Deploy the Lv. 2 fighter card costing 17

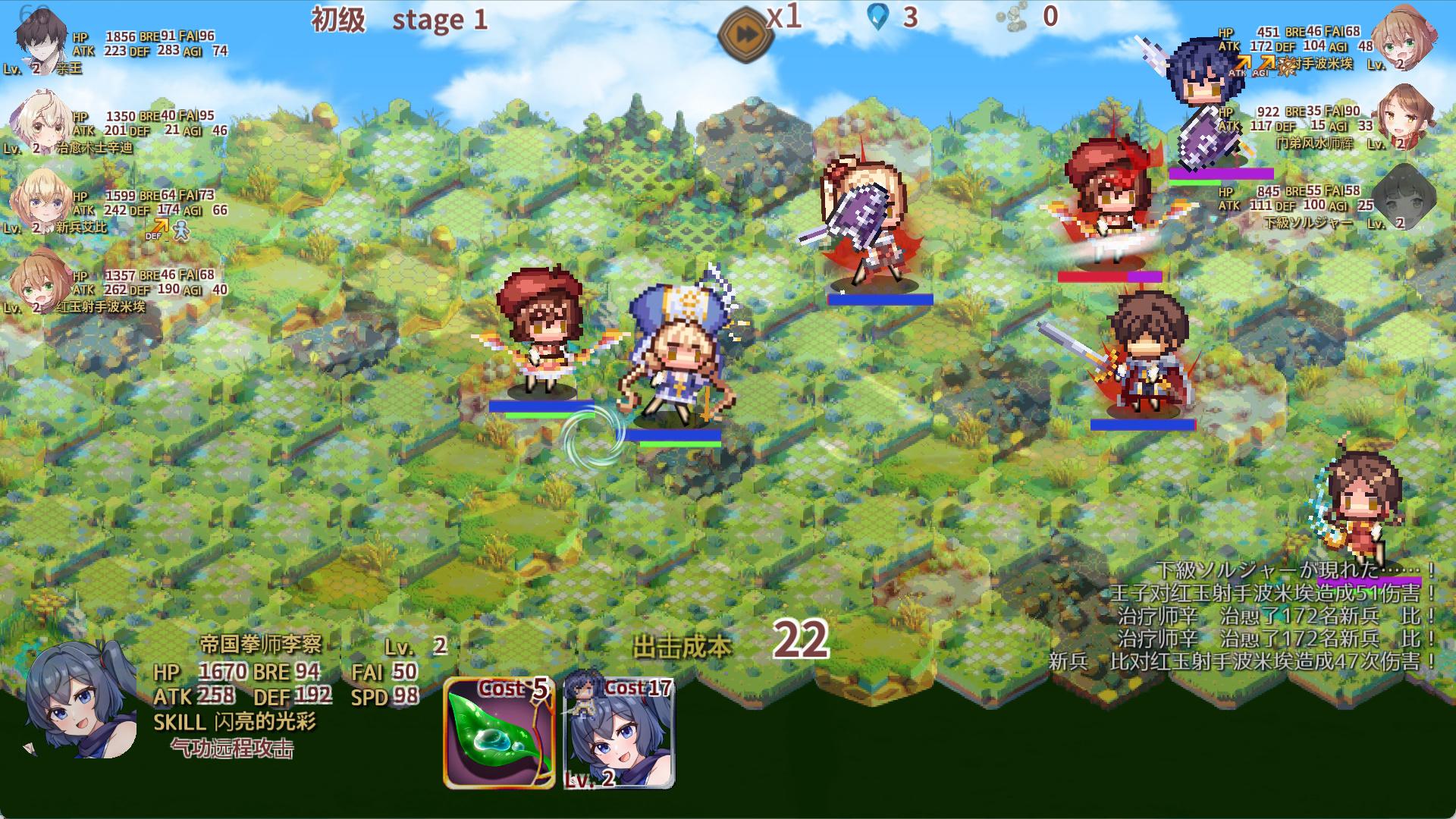click(x=620, y=733)
